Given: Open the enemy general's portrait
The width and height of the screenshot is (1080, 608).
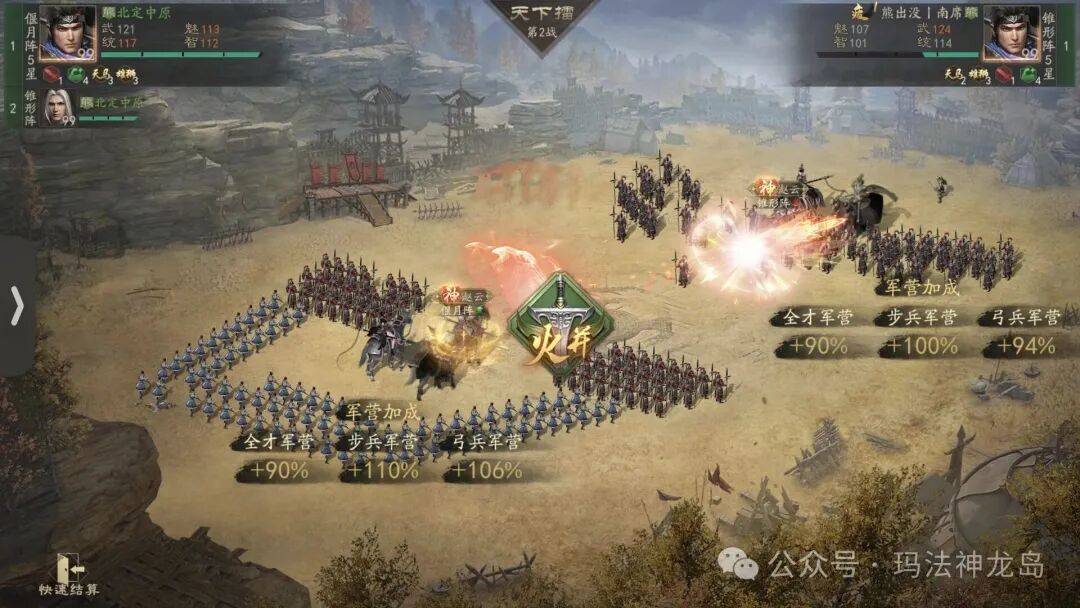Looking at the screenshot, I should (1010, 33).
